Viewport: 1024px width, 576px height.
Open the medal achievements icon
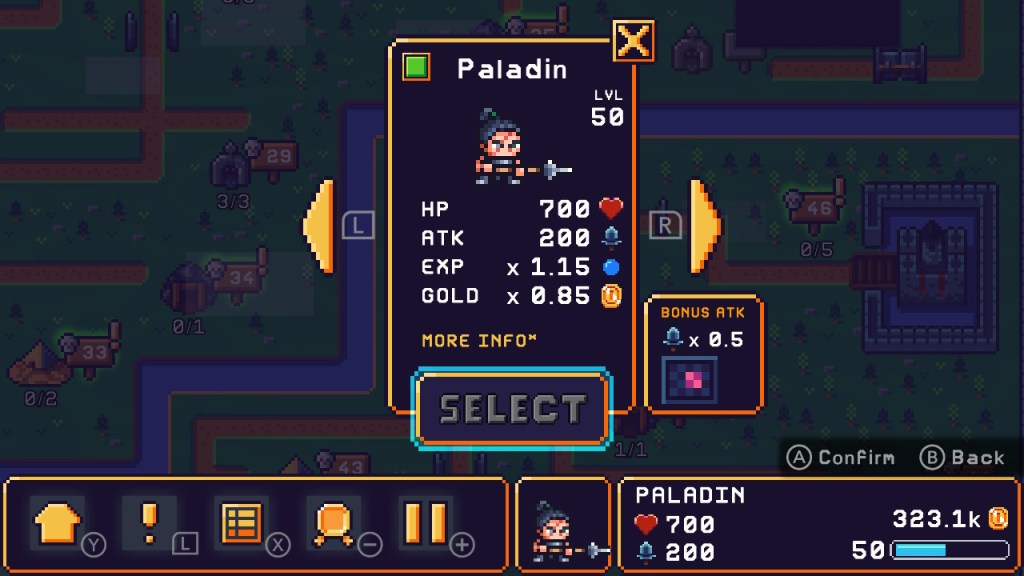point(333,523)
